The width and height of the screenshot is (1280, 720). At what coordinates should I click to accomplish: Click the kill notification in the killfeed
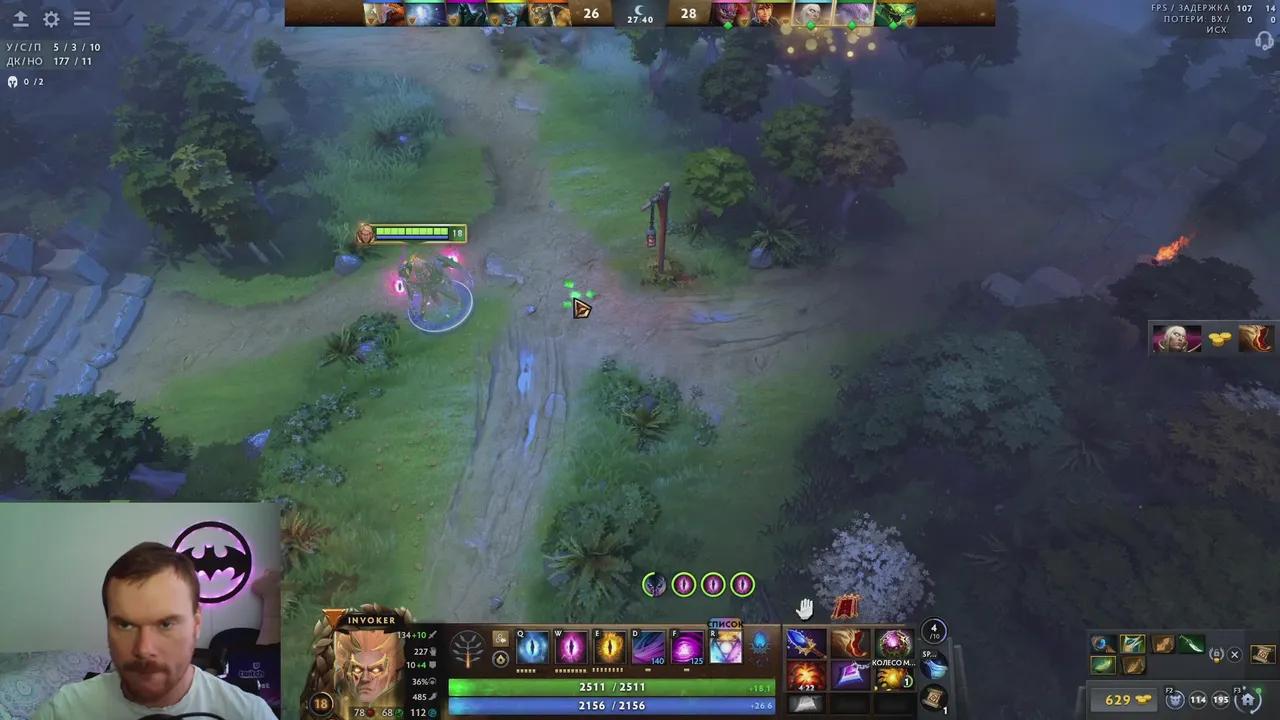point(1205,338)
